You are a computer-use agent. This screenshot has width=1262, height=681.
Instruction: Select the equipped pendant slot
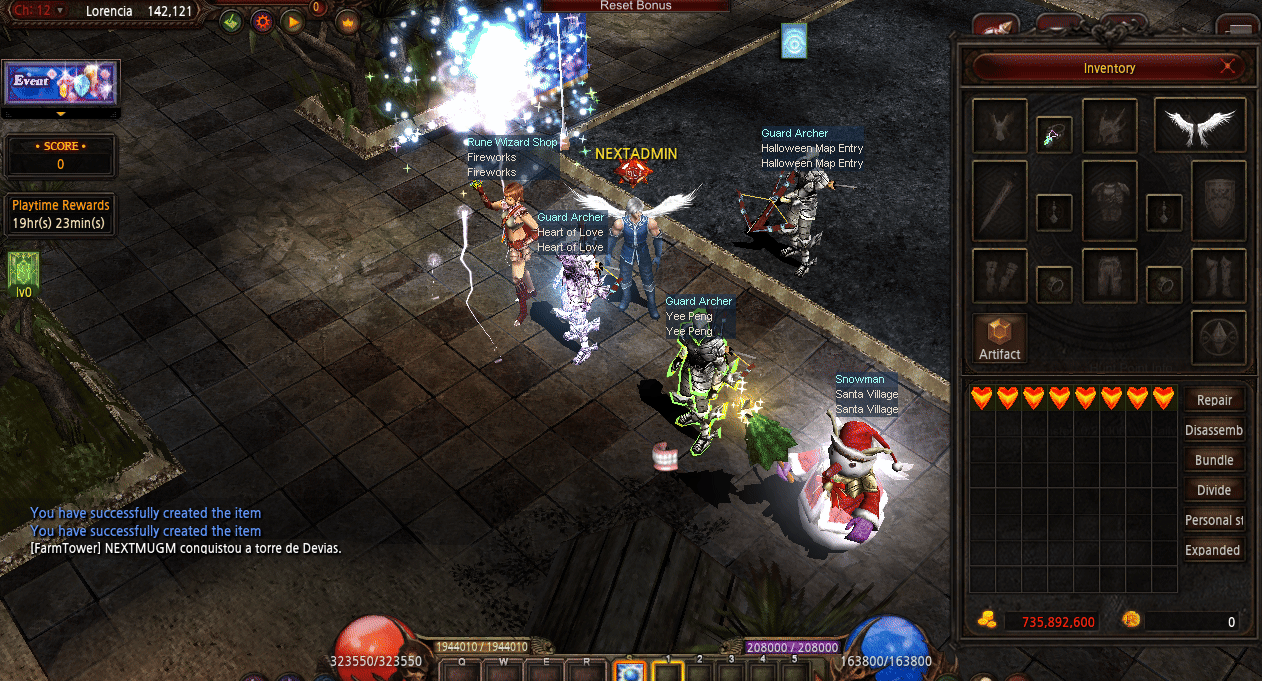(1054, 132)
